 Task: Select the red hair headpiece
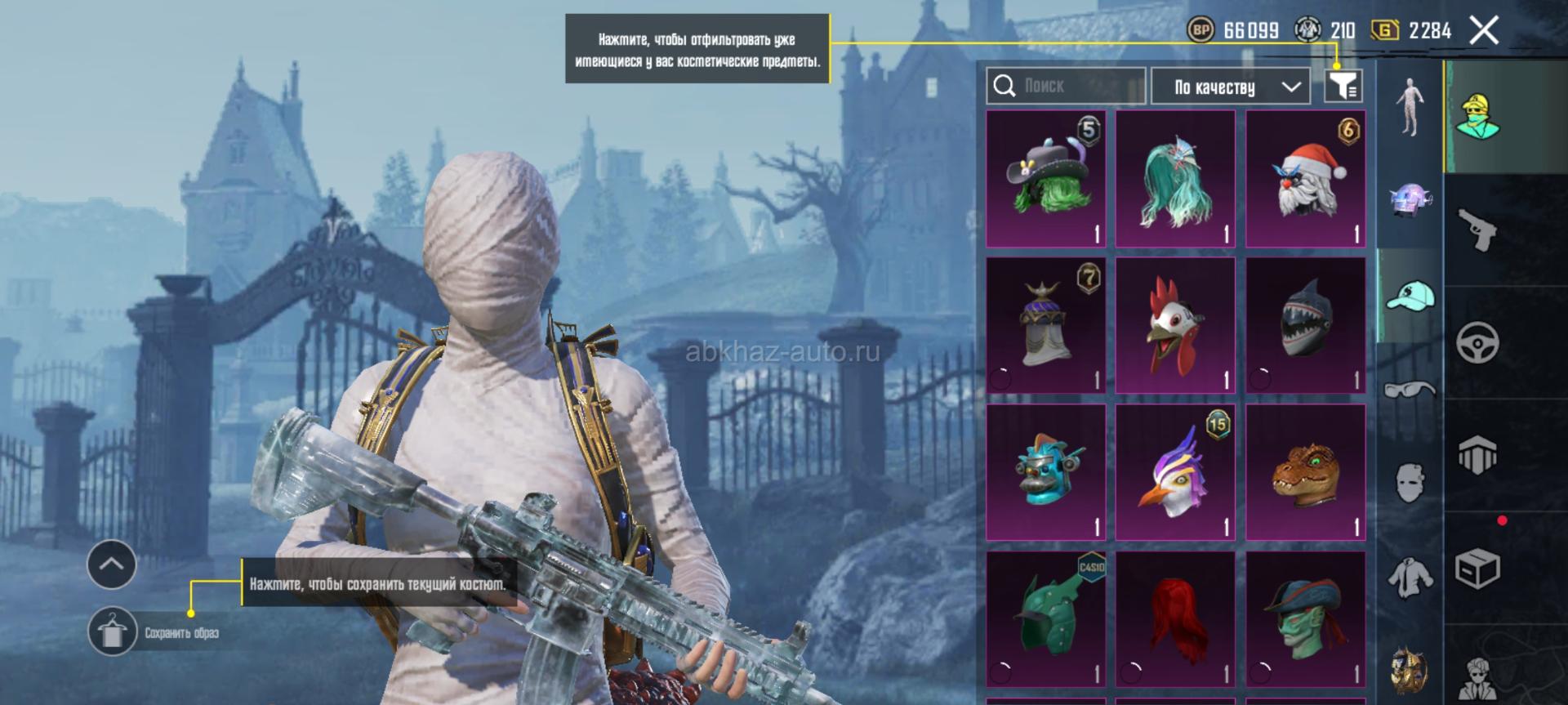pos(1175,618)
